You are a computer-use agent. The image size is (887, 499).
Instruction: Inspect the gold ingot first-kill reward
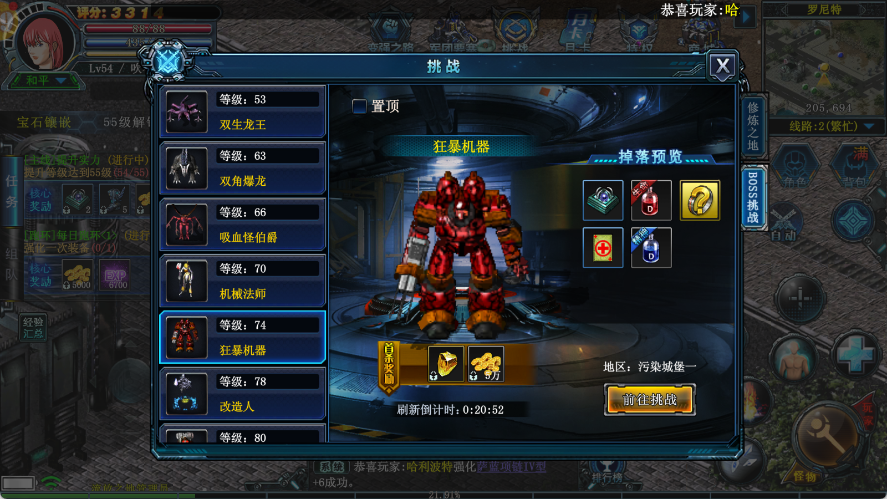[x=445, y=362]
